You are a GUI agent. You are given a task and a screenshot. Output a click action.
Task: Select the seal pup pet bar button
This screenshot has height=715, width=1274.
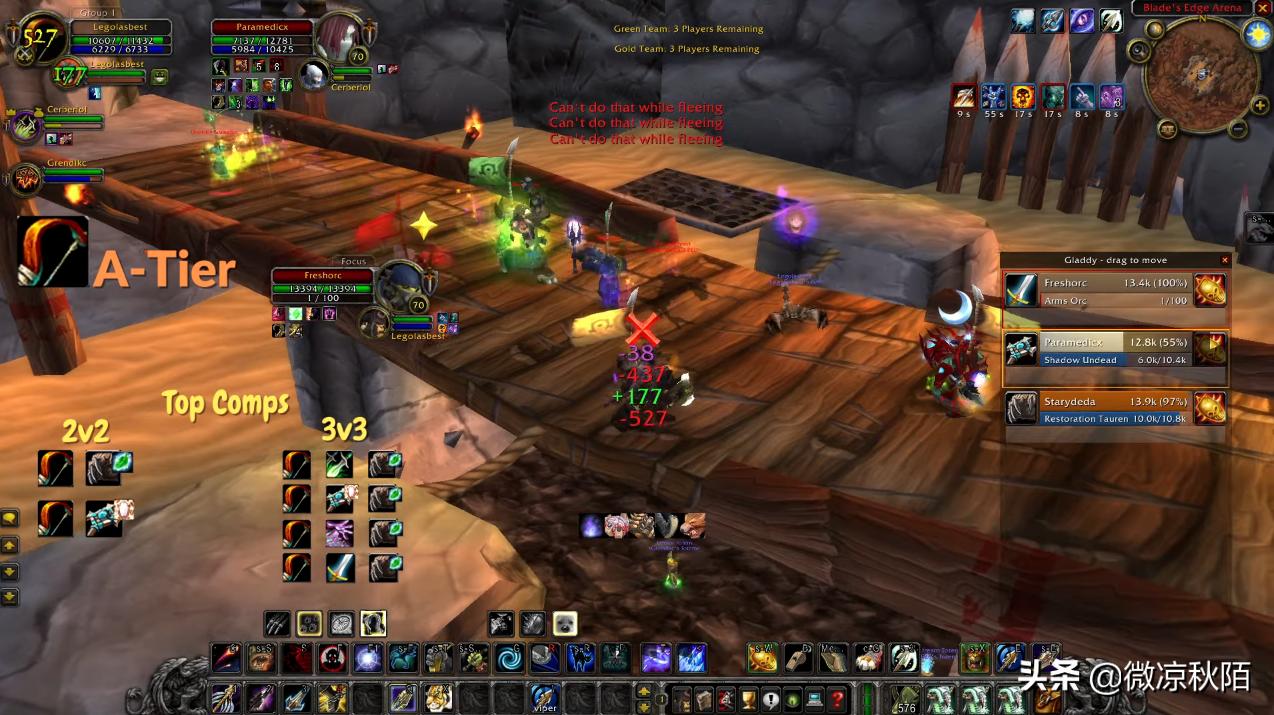point(565,624)
